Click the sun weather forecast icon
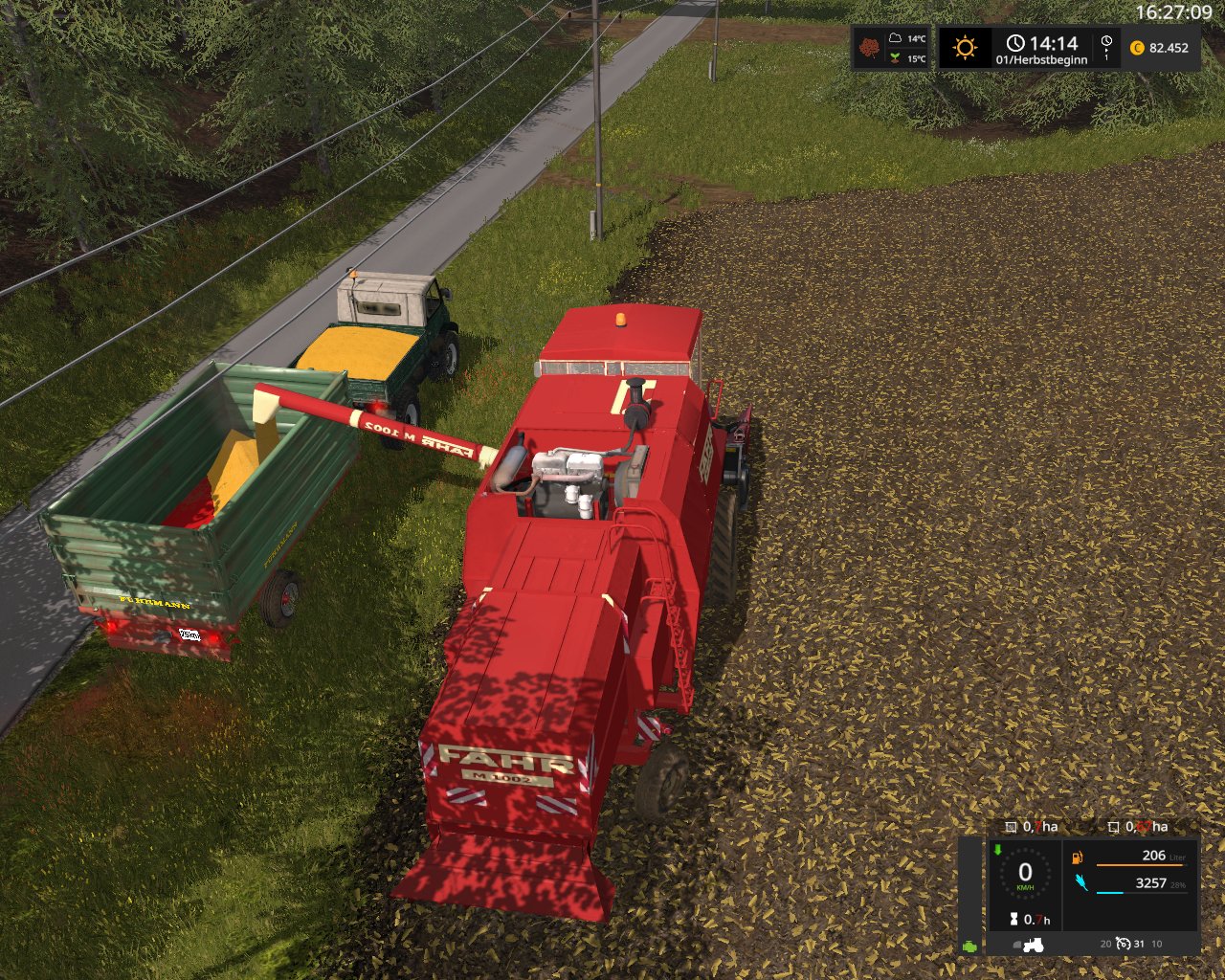Image resolution: width=1225 pixels, height=980 pixels. (965, 48)
